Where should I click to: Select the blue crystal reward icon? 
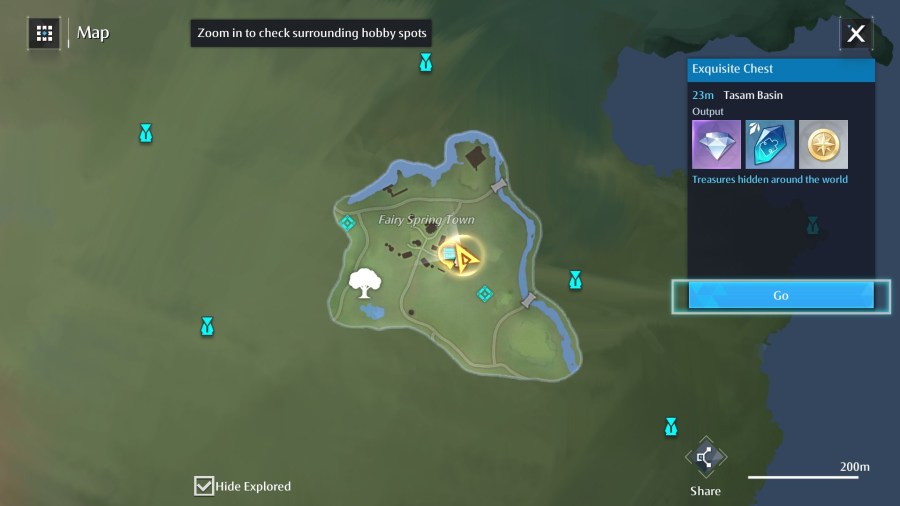pyautogui.click(x=770, y=145)
